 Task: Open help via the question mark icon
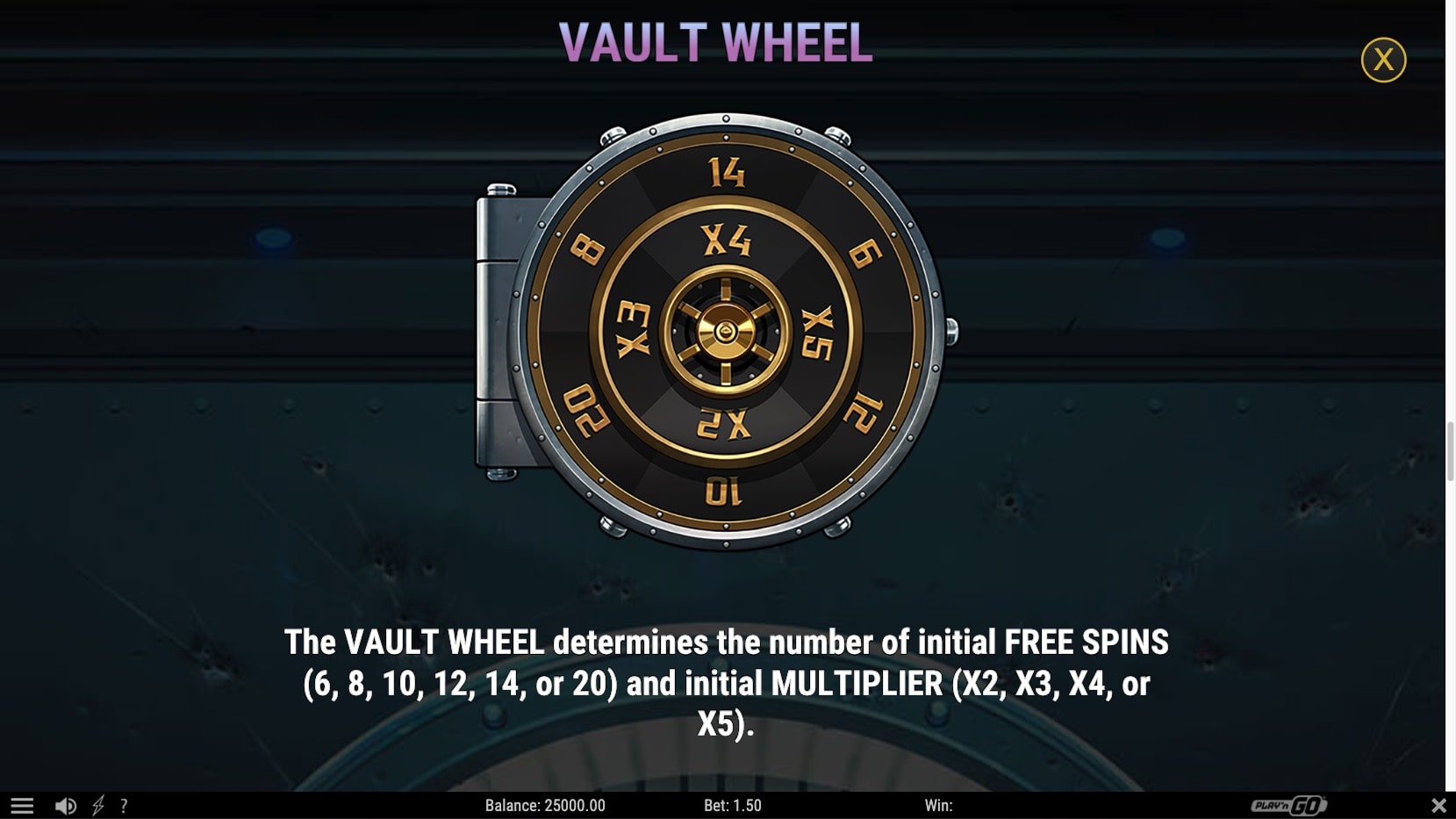(124, 804)
